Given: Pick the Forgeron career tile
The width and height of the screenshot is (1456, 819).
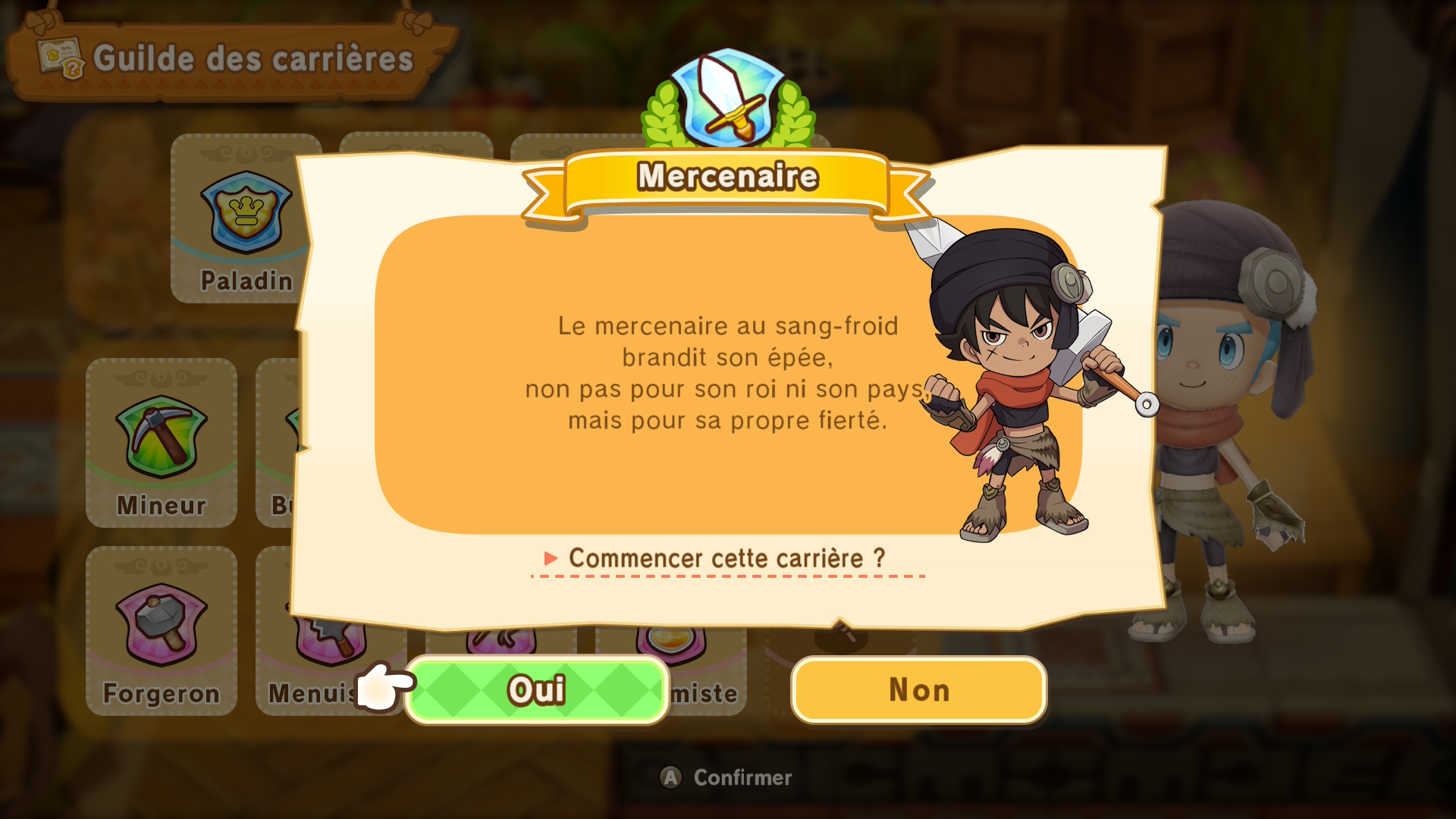Looking at the screenshot, I should click(162, 631).
